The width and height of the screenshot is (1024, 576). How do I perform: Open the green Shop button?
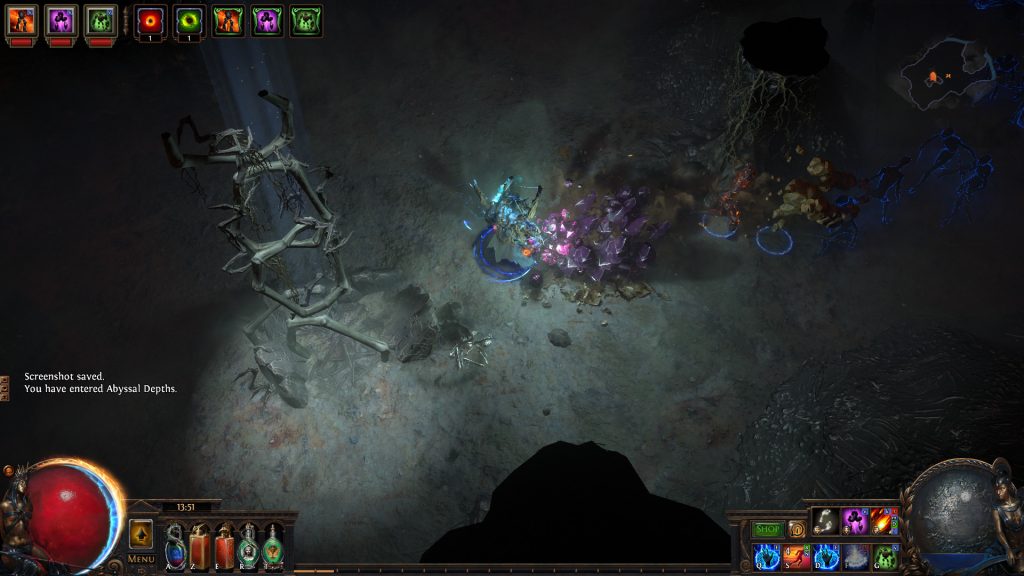tap(767, 528)
